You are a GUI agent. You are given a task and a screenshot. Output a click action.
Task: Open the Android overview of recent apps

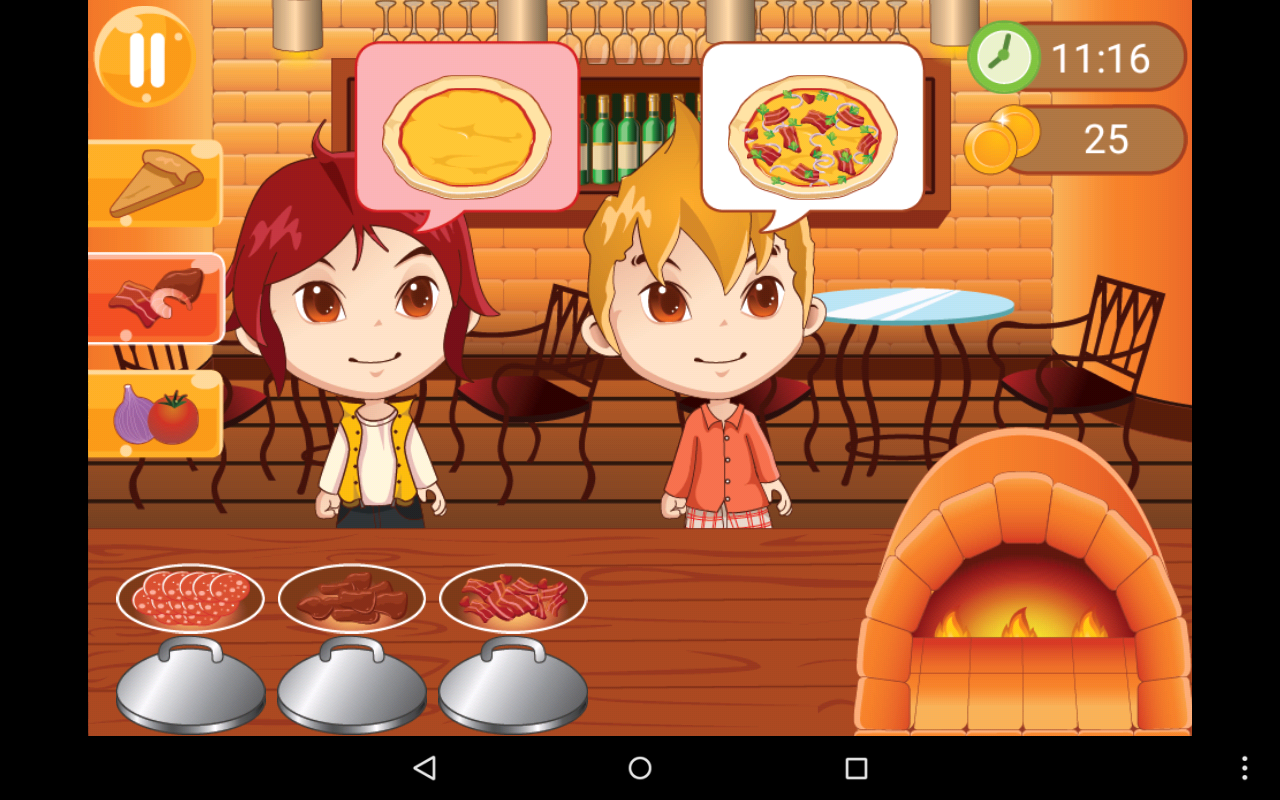pyautogui.click(x=853, y=768)
